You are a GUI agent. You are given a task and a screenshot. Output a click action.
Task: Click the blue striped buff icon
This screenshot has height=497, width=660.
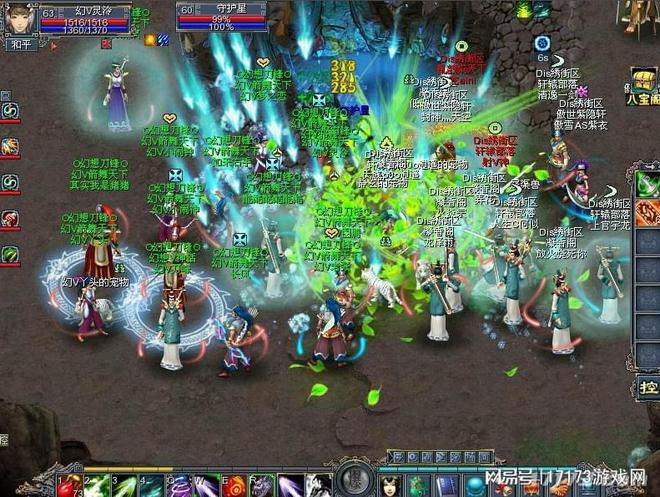[x=163, y=40]
